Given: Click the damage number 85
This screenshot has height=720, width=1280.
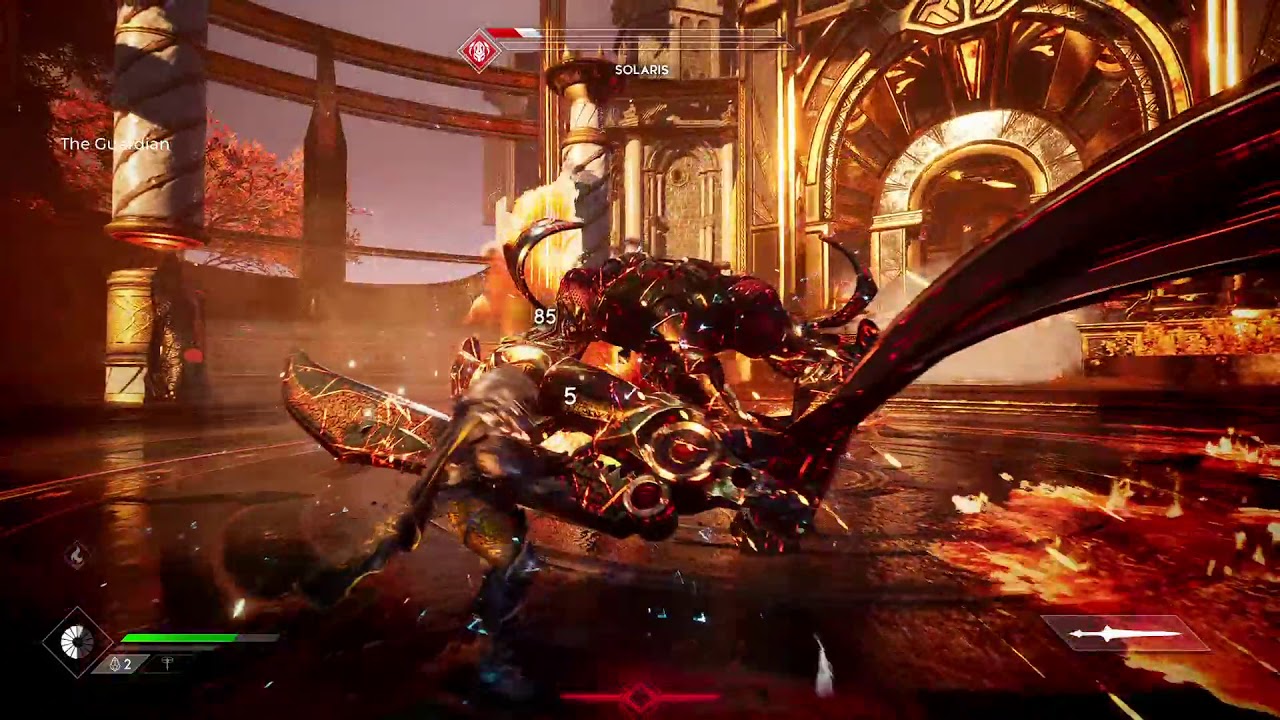Looking at the screenshot, I should [x=545, y=317].
